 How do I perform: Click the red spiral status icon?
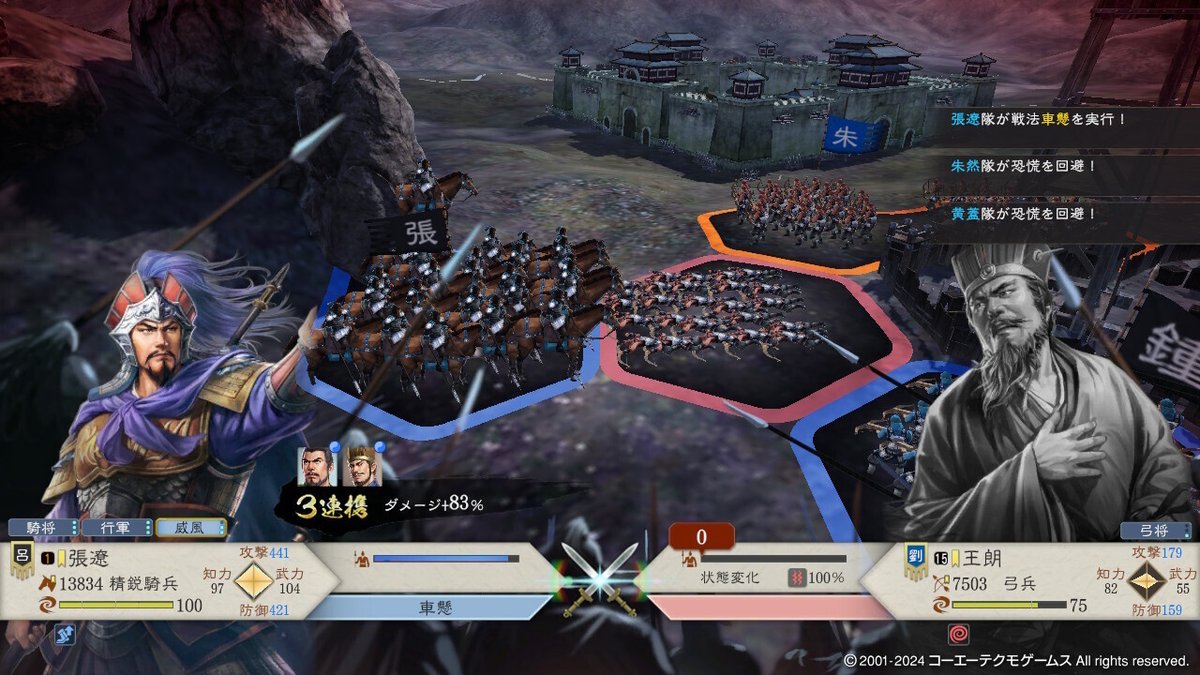pos(957,634)
